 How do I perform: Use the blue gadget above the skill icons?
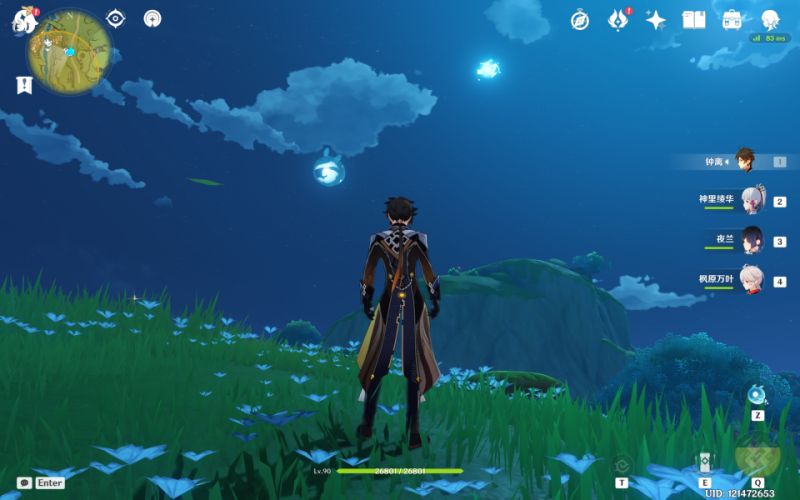[x=757, y=395]
